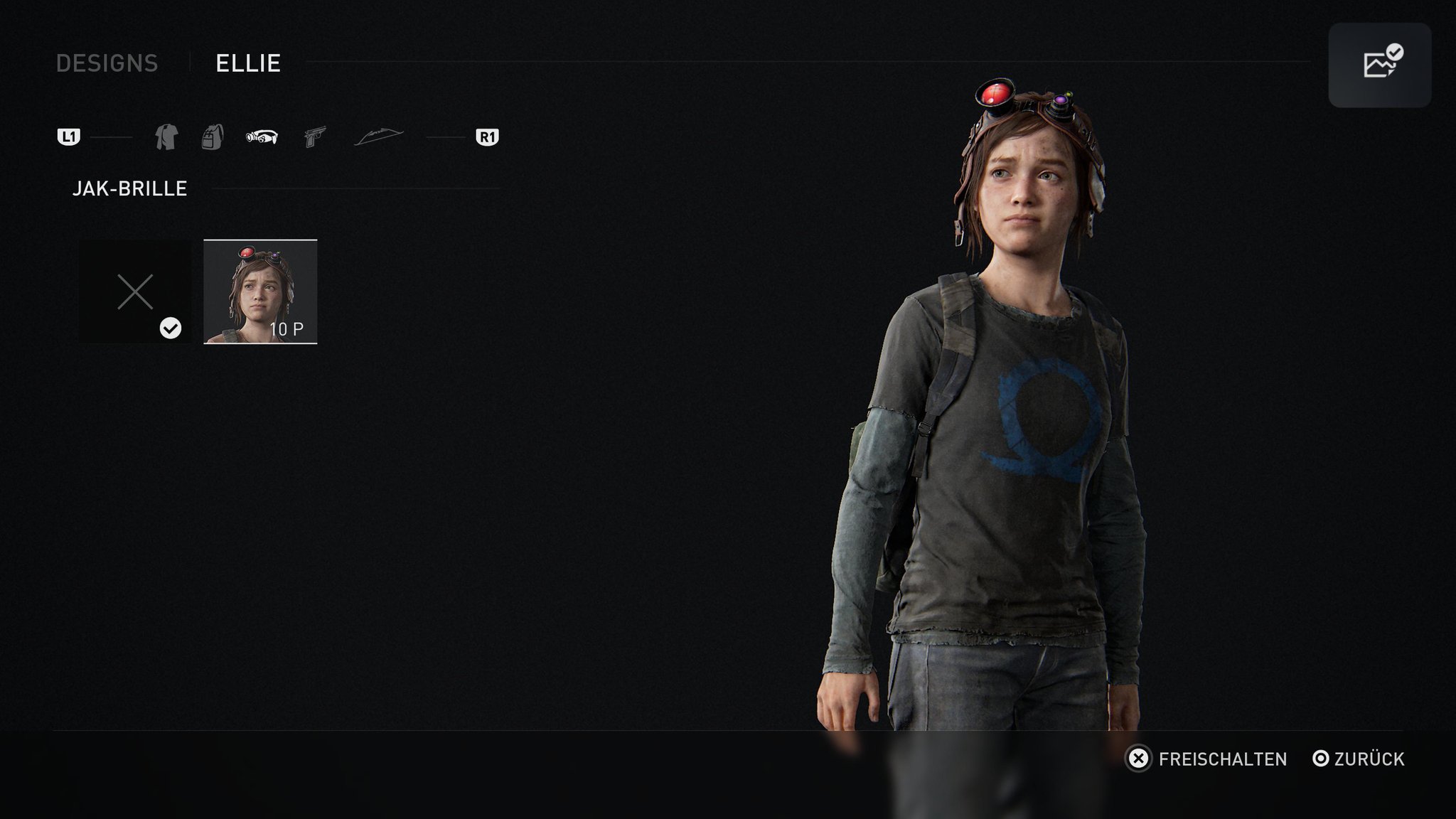Select the Ellie tab
Viewport: 1456px width, 819px height.
[248, 63]
